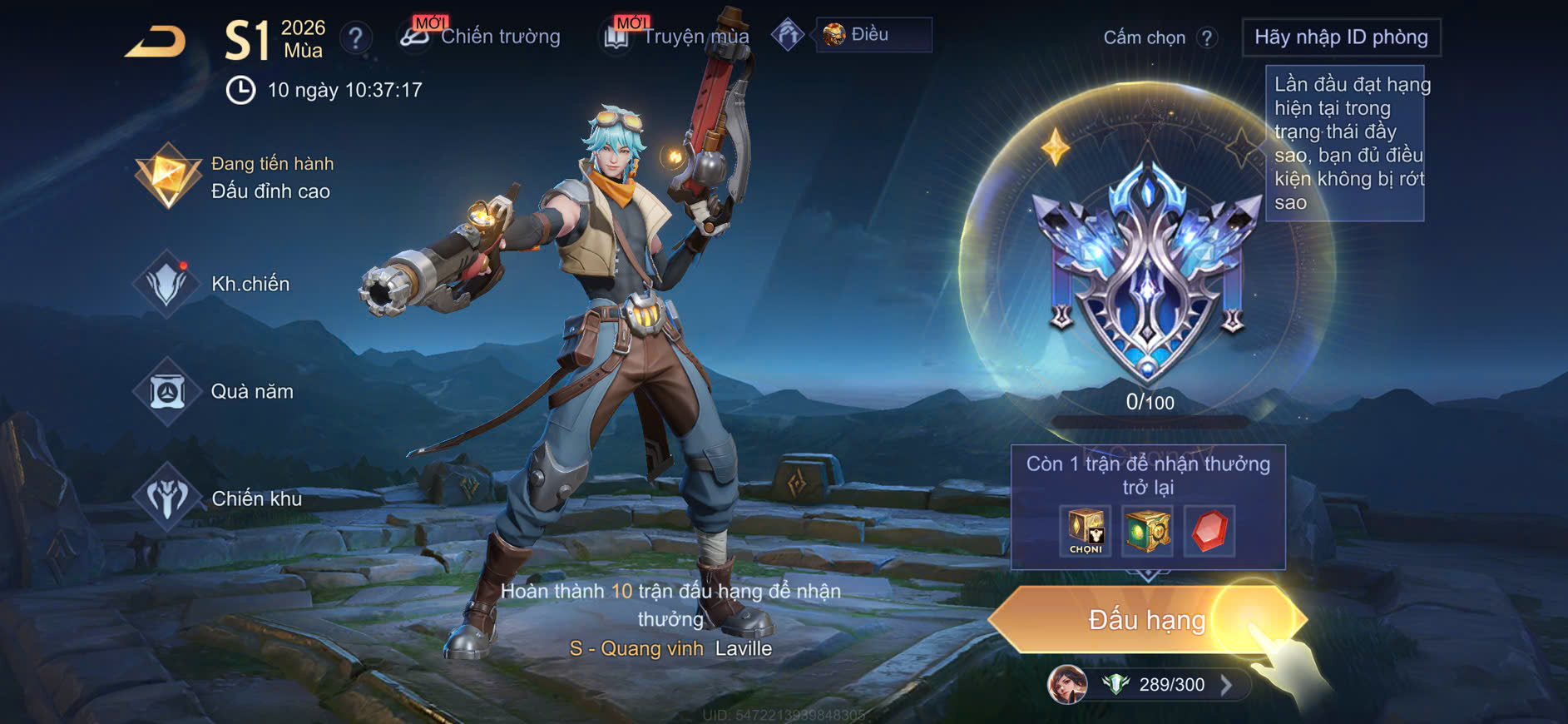Select the CHỌN reward chest icon
Viewport: 1568px width, 724px height.
[x=1086, y=530]
